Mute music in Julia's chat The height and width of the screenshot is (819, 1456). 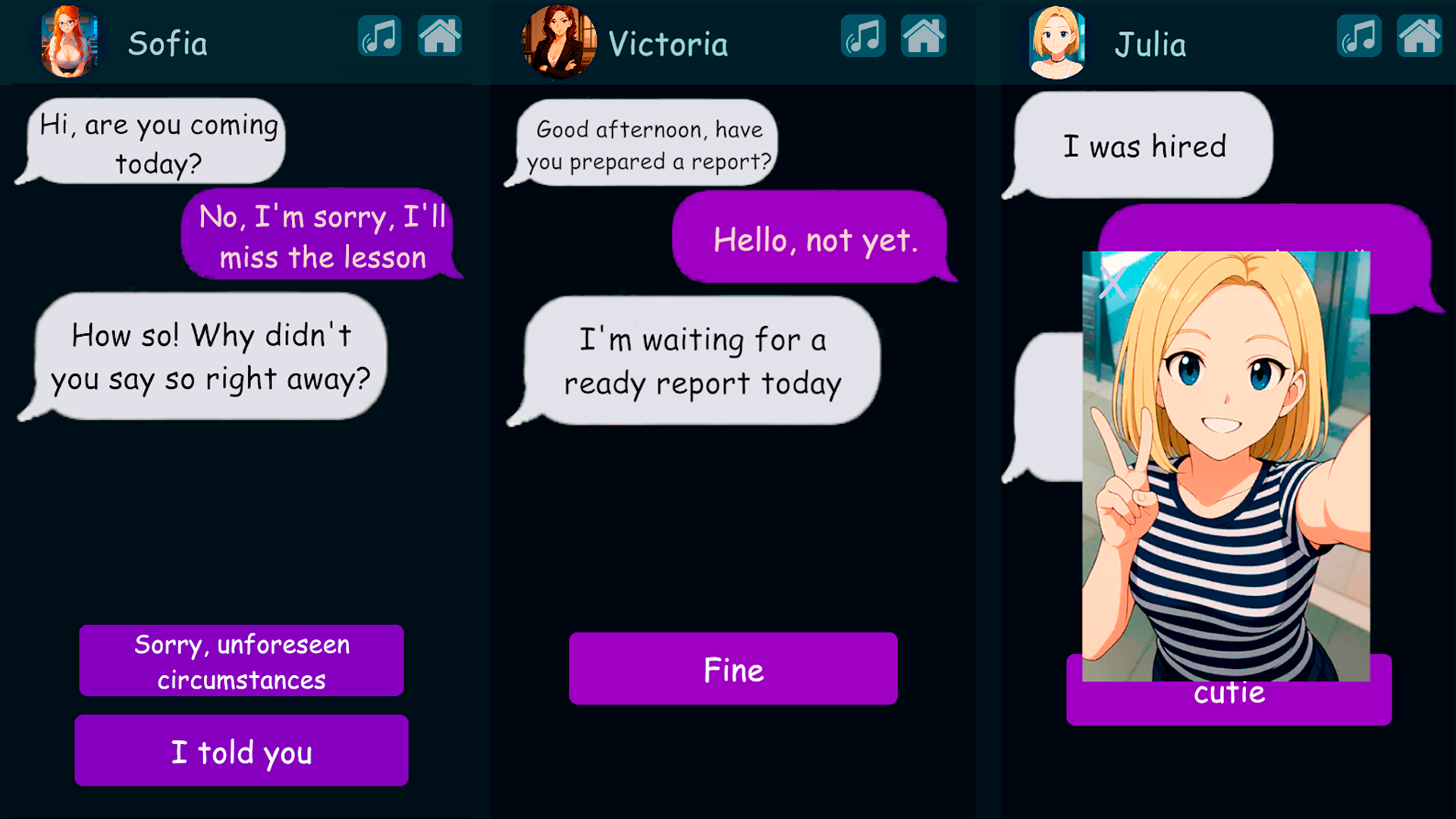(1359, 36)
